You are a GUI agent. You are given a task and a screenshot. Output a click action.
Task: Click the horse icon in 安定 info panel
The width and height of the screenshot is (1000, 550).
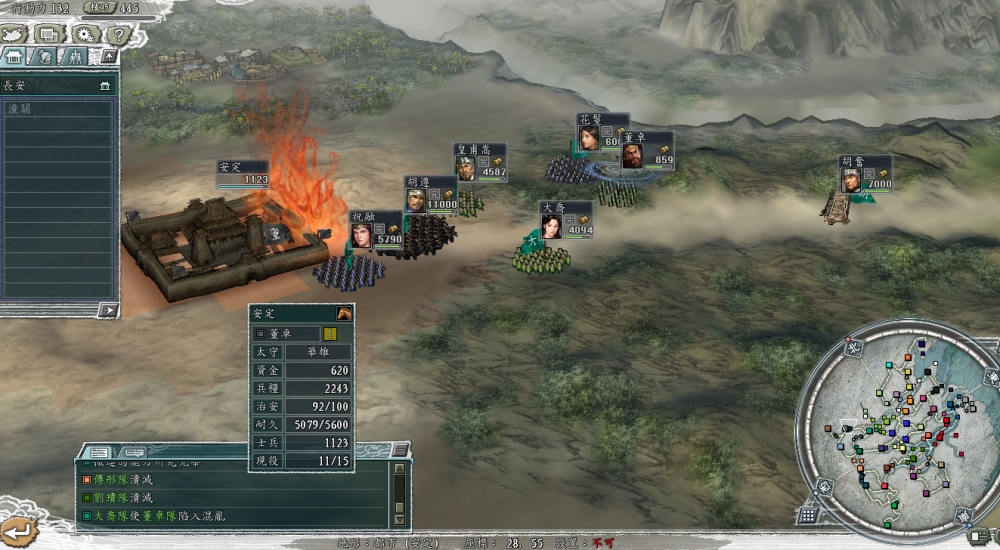(343, 313)
